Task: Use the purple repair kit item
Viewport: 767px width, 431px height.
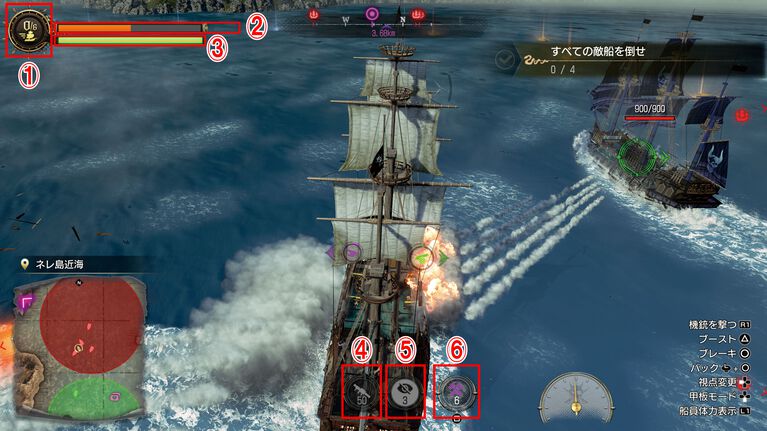Action: pos(456,390)
